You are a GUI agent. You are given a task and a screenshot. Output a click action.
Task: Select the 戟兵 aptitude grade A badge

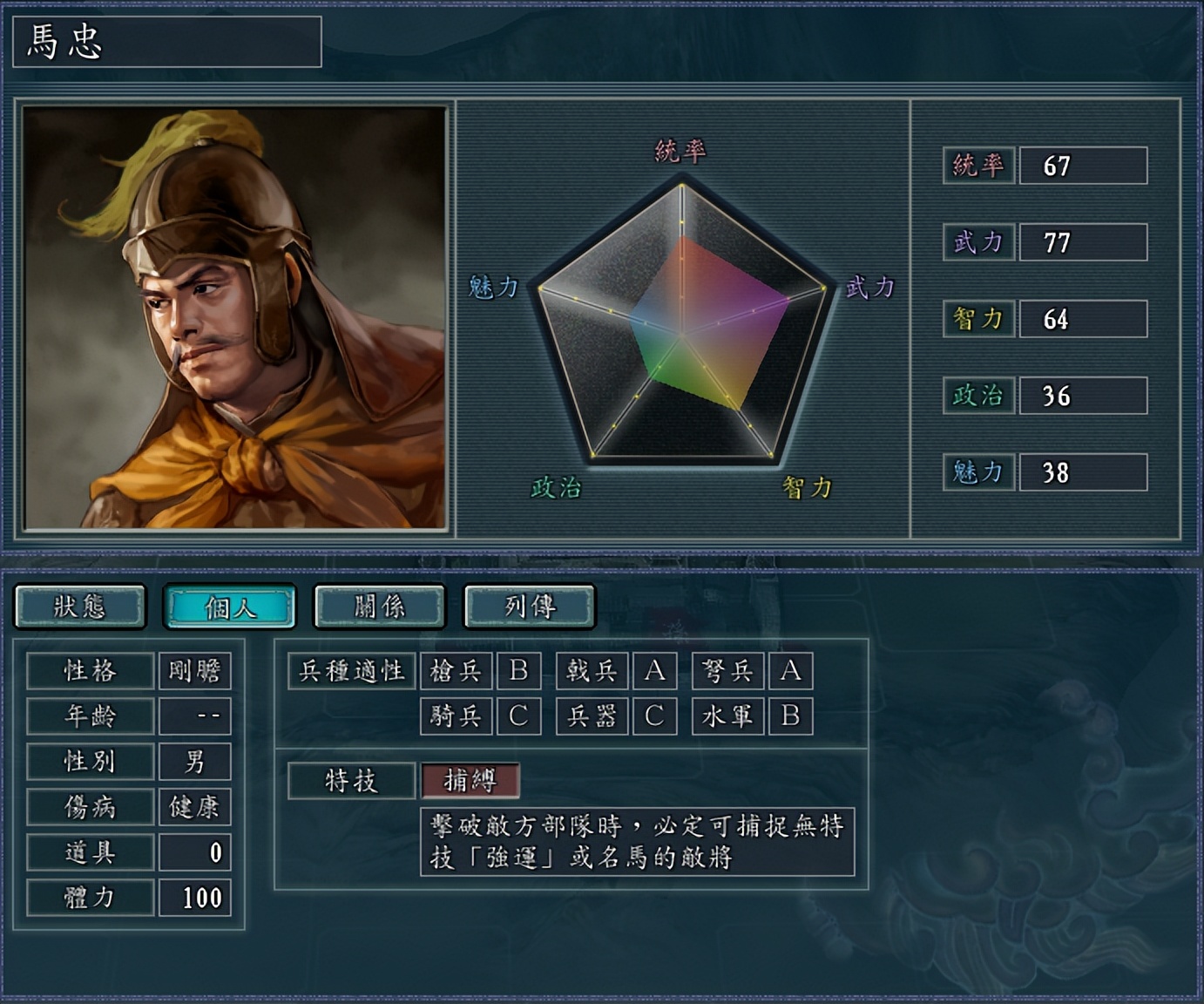click(x=654, y=671)
